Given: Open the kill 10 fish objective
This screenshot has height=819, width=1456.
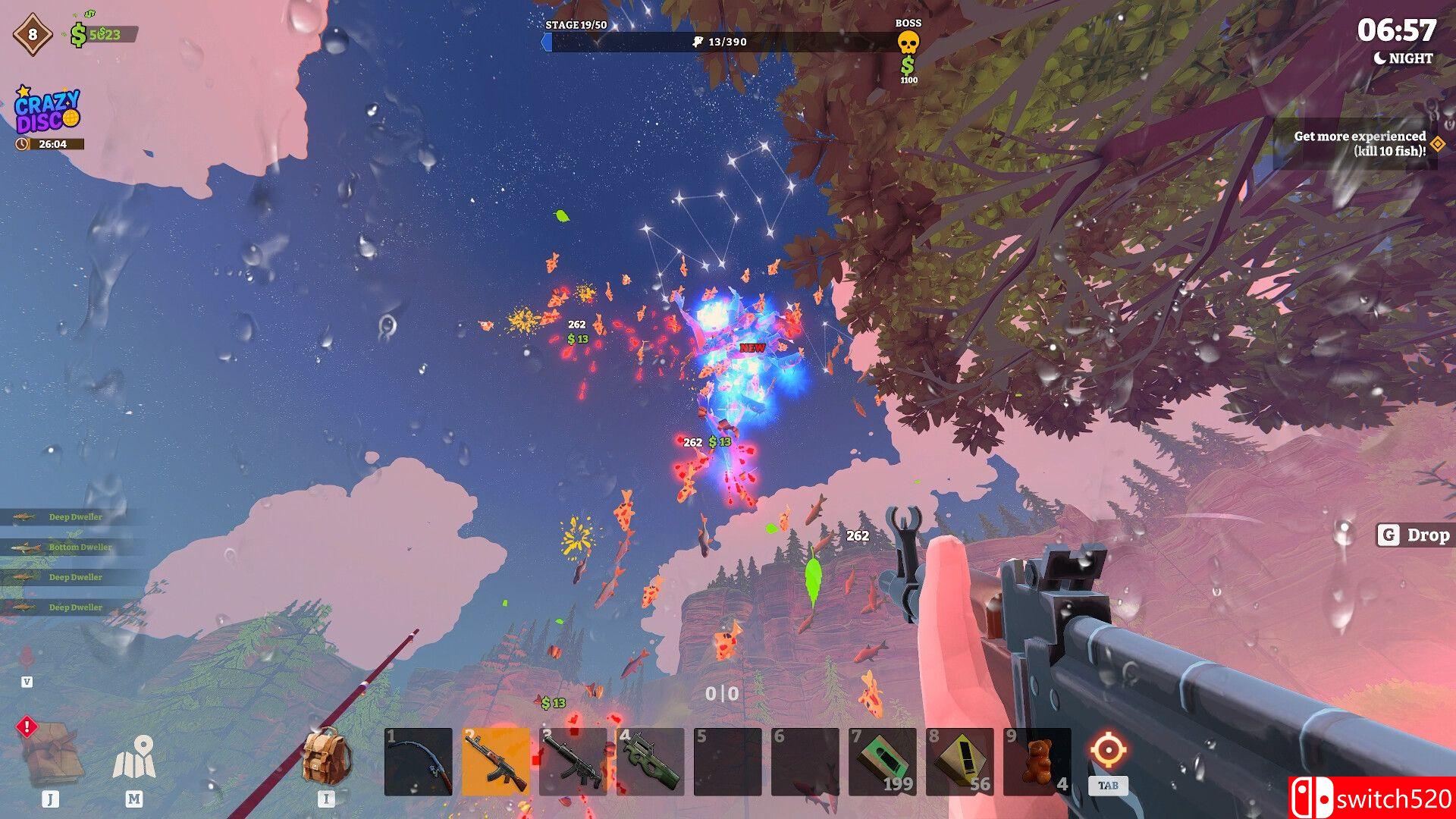Looking at the screenshot, I should coord(1359,143).
